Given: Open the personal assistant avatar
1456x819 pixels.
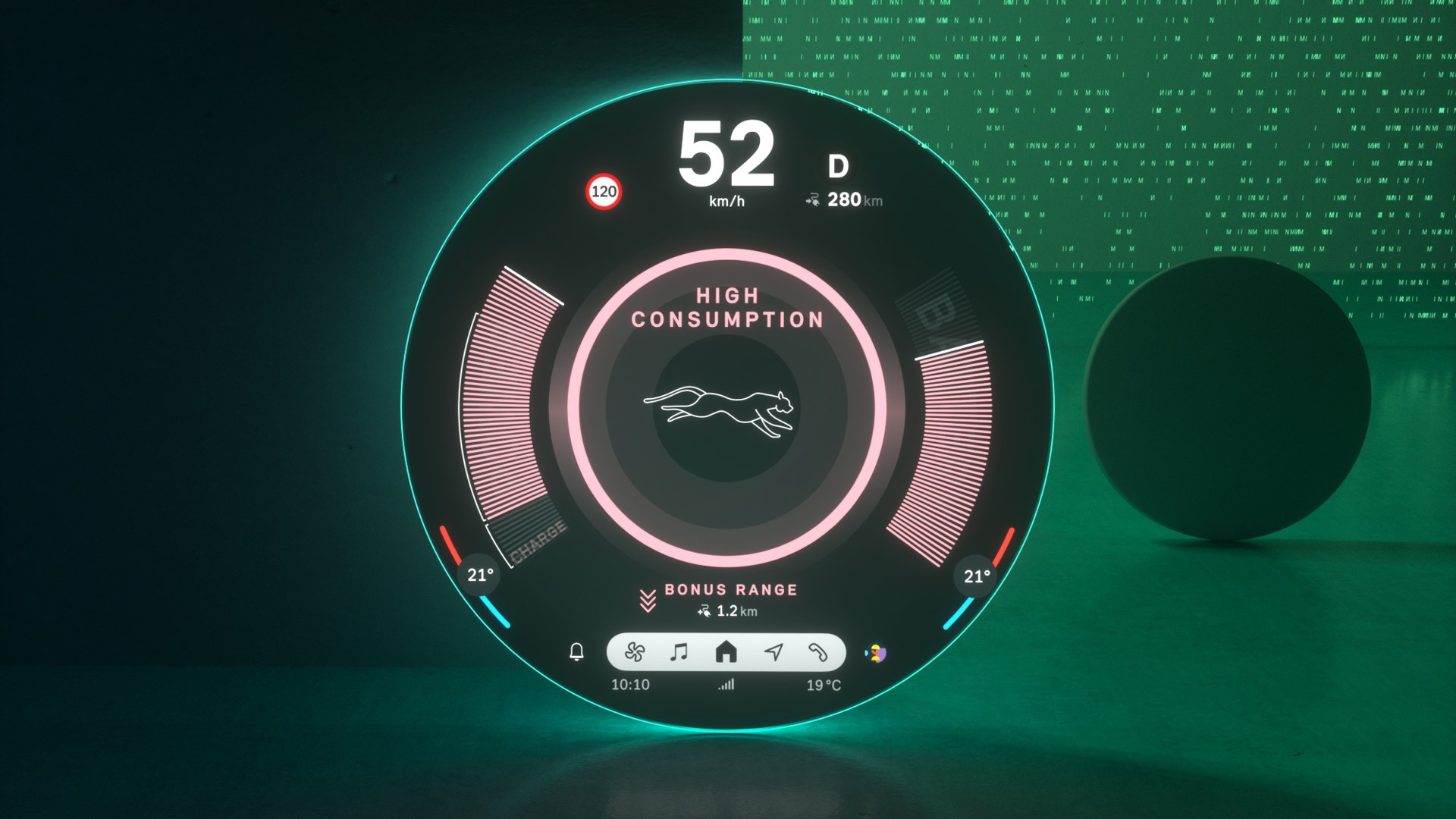Looking at the screenshot, I should [876, 653].
